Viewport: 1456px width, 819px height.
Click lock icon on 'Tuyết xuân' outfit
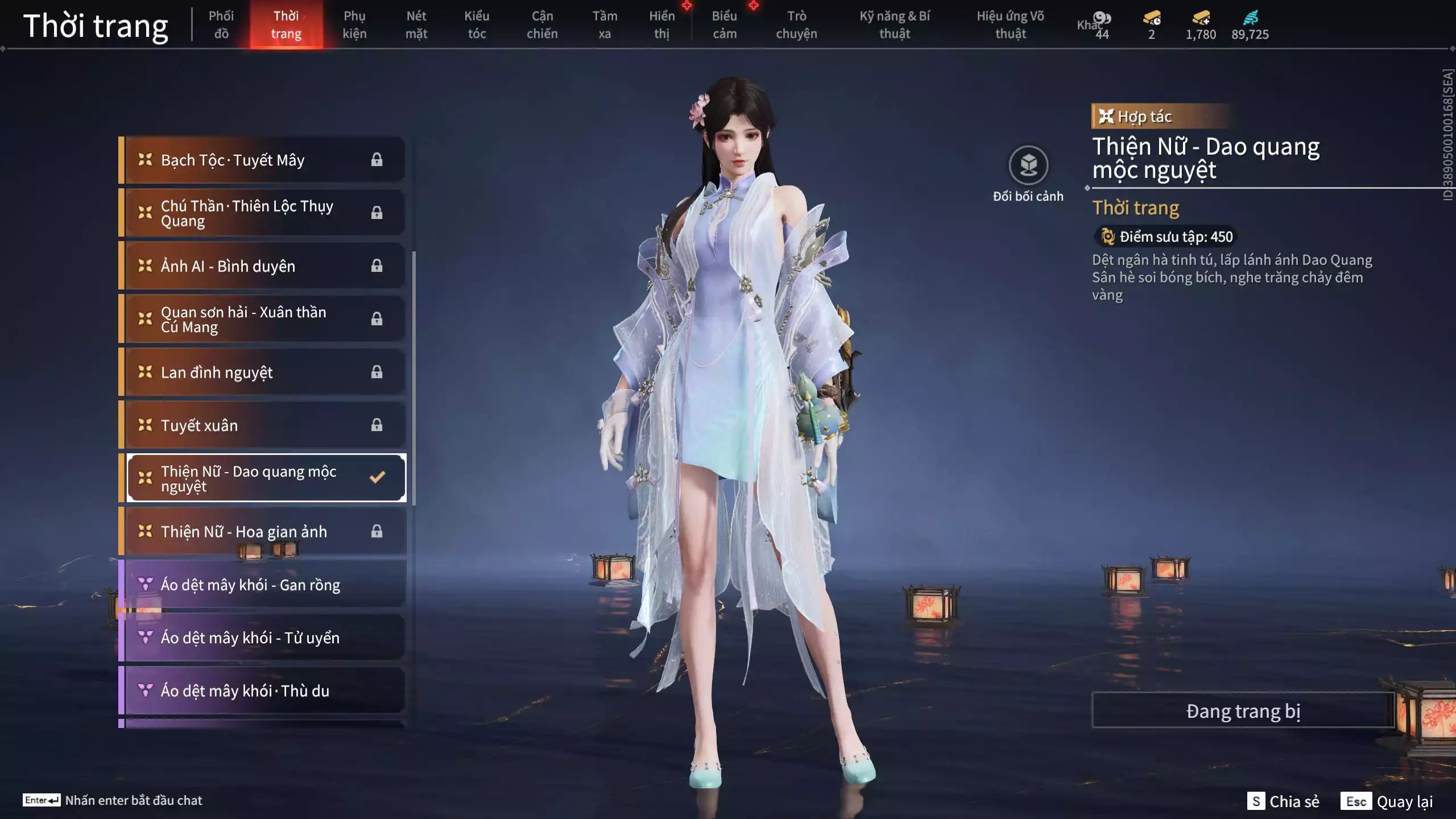(376, 424)
